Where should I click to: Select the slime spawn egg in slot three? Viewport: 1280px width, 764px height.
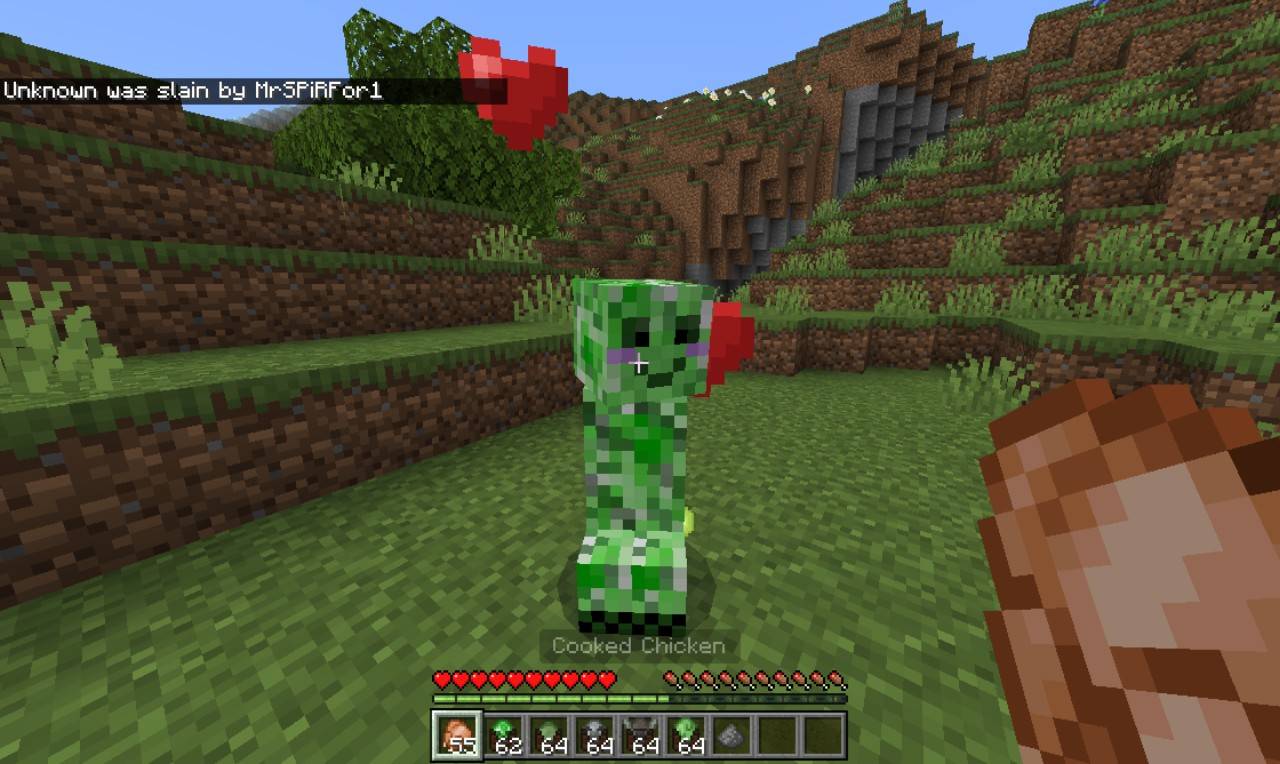(x=548, y=738)
